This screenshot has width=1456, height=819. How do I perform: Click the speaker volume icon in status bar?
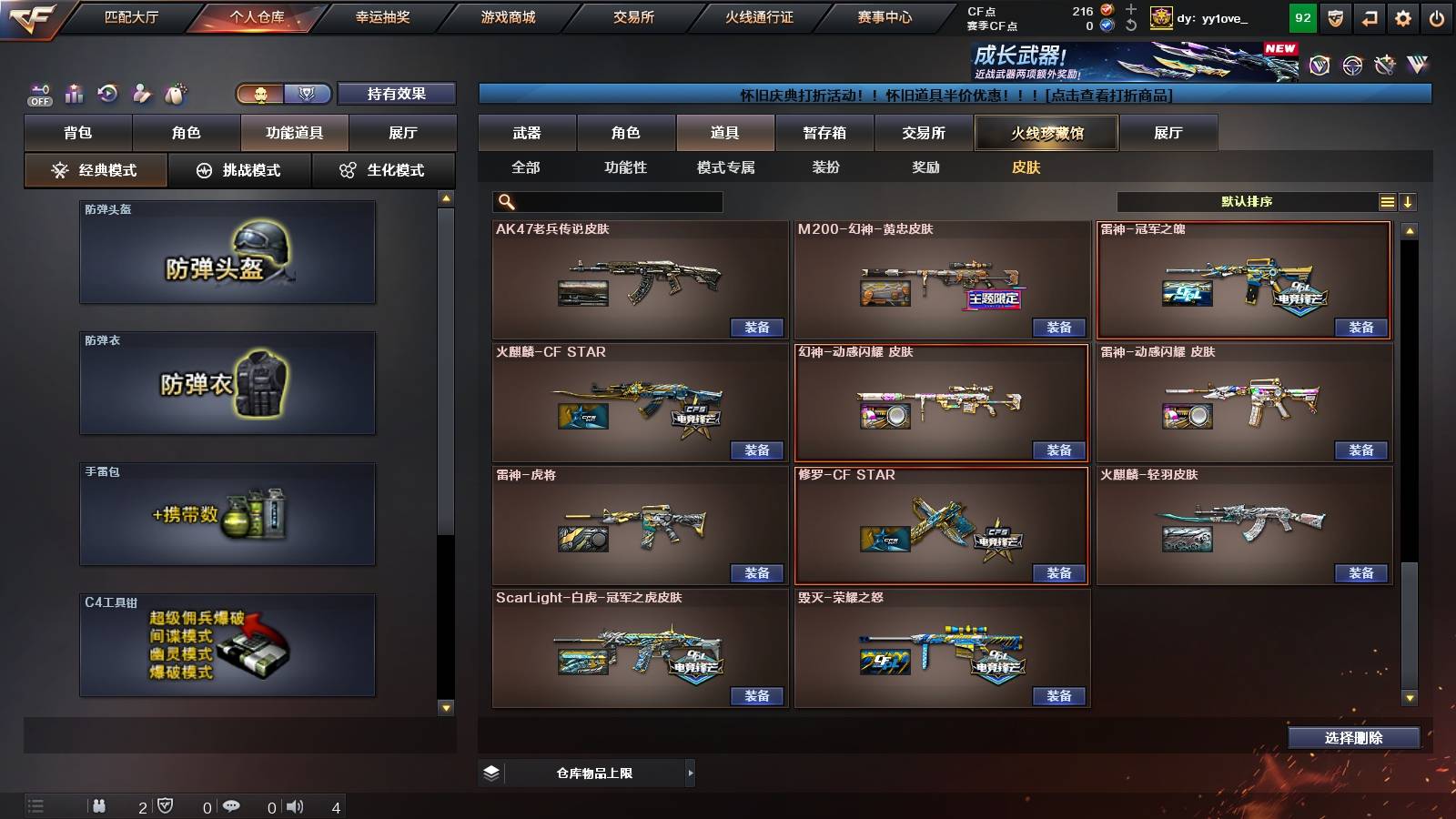click(293, 805)
